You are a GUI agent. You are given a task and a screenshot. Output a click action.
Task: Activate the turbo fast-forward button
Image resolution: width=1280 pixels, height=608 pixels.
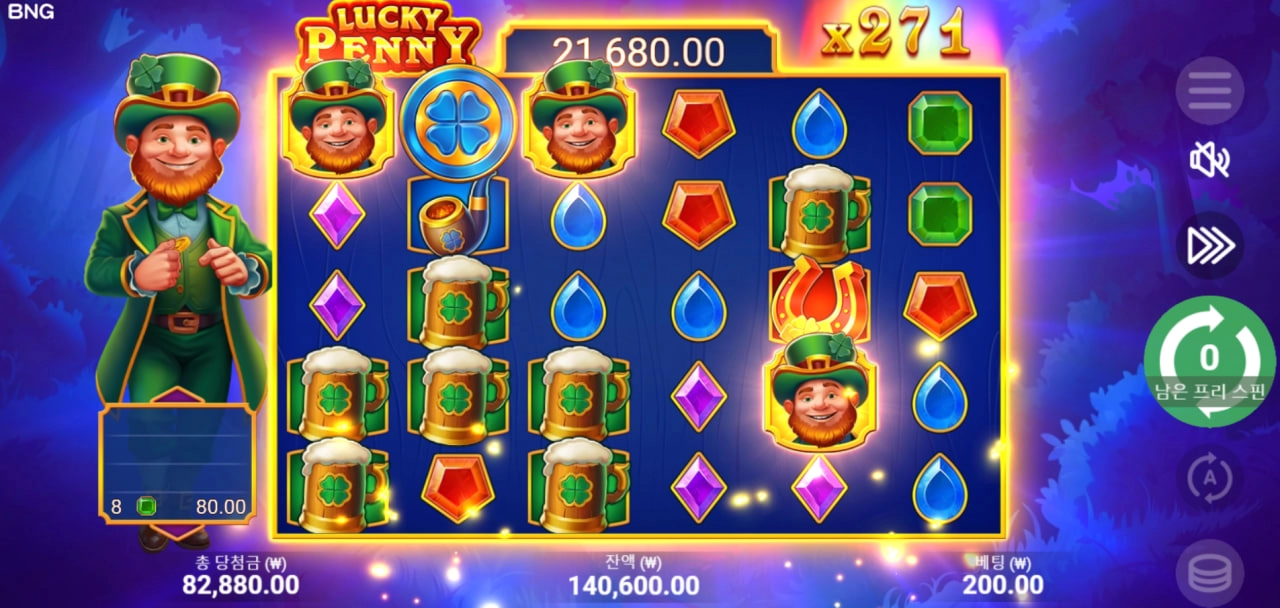[x=1209, y=246]
